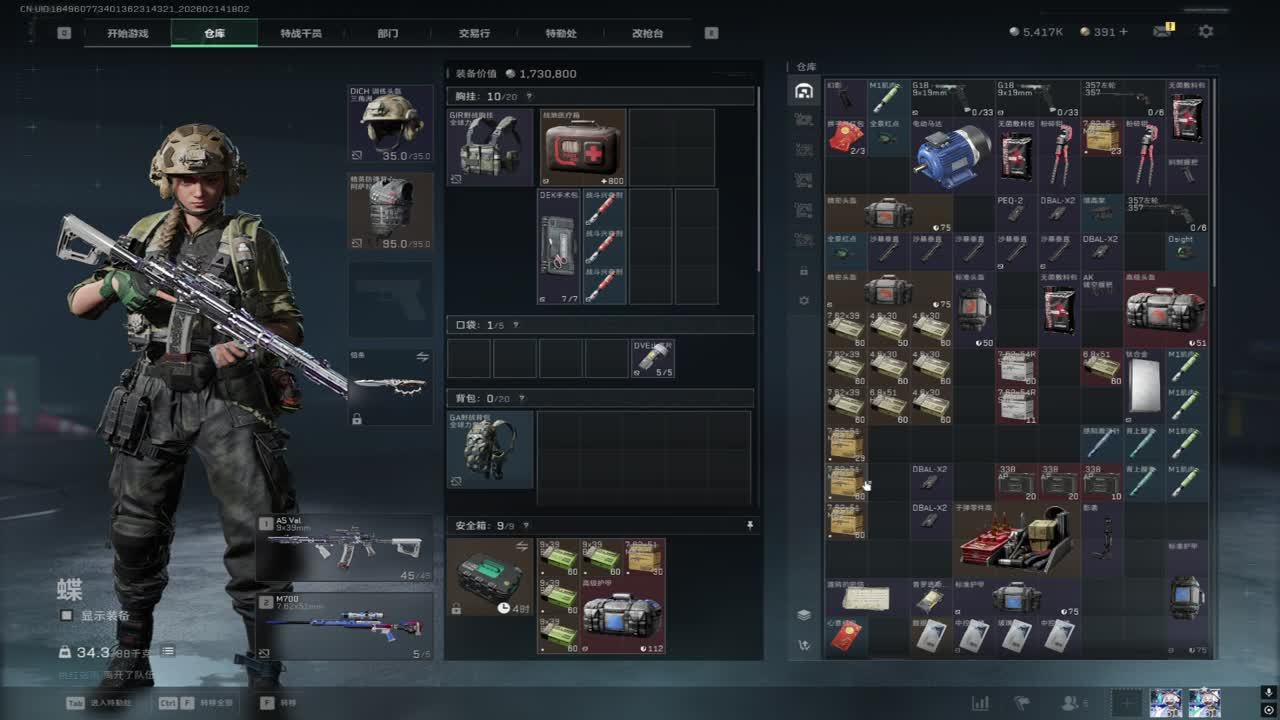This screenshot has width=1280, height=720.
Task: Open the mail envelope icon
Action: point(1162,32)
